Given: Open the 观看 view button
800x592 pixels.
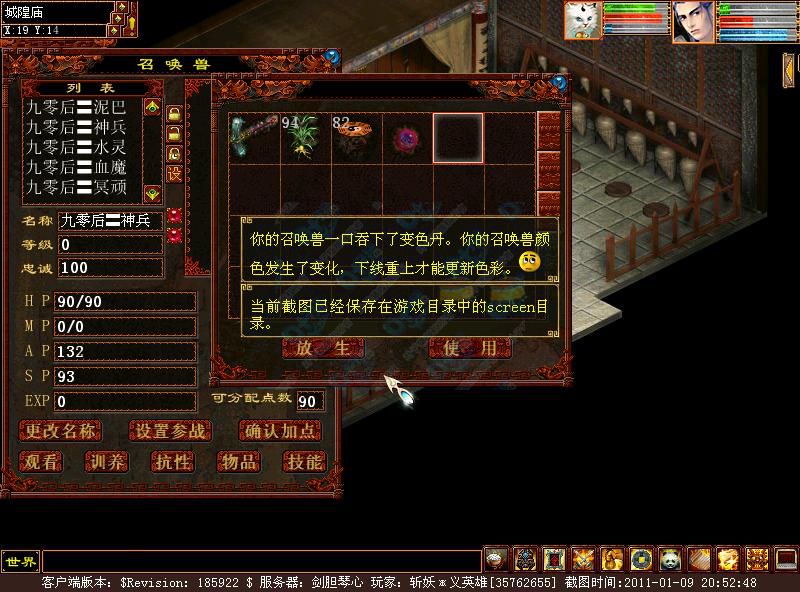Looking at the screenshot, I should pos(41,462).
